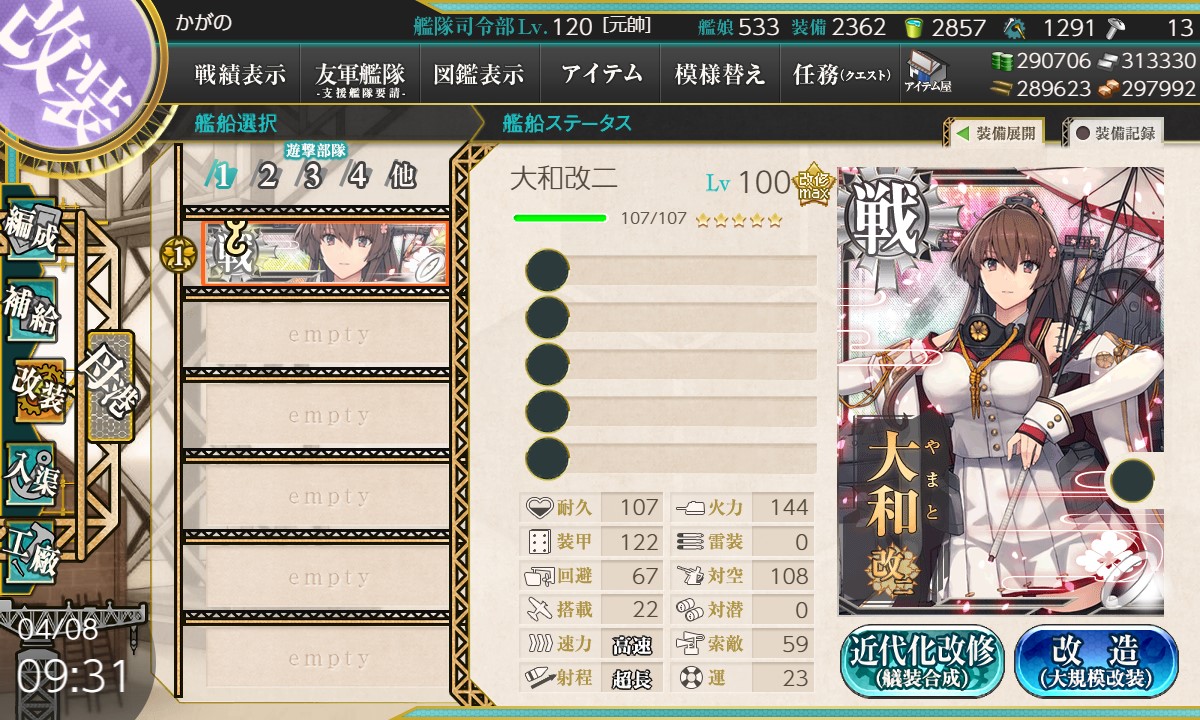The width and height of the screenshot is (1200, 720).
Task: Open the 任務 quest list
Action: pyautogui.click(x=841, y=74)
